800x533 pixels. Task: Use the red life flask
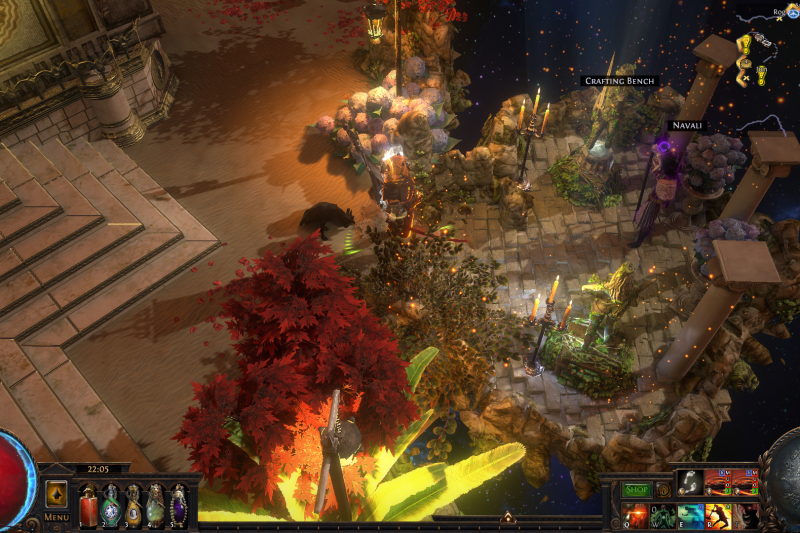[x=88, y=505]
